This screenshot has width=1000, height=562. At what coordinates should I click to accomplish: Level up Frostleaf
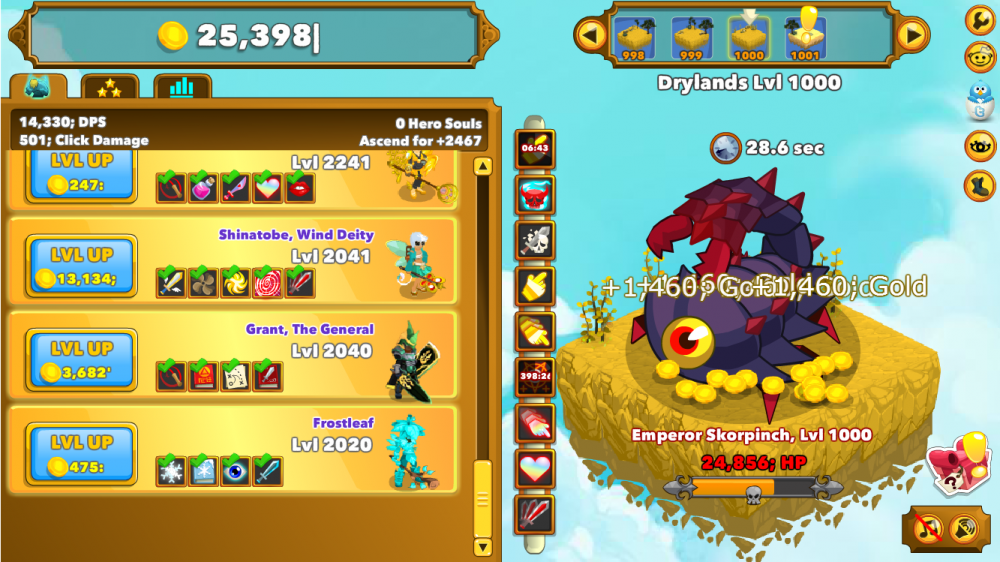tap(80, 453)
